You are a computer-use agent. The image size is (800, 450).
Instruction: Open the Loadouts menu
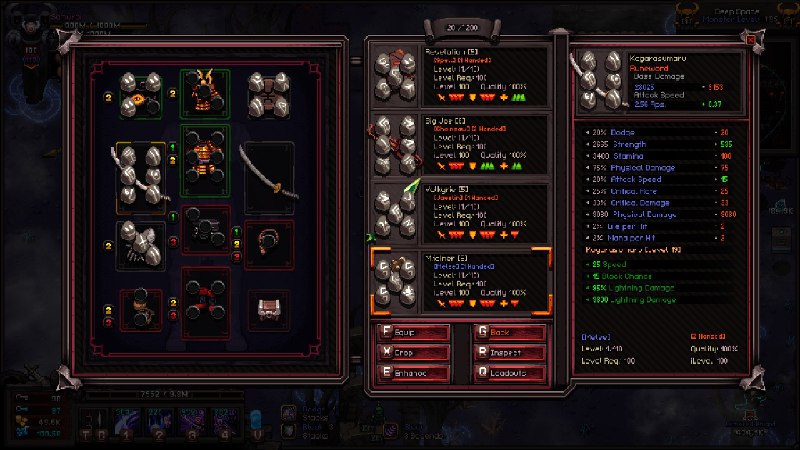[510, 373]
